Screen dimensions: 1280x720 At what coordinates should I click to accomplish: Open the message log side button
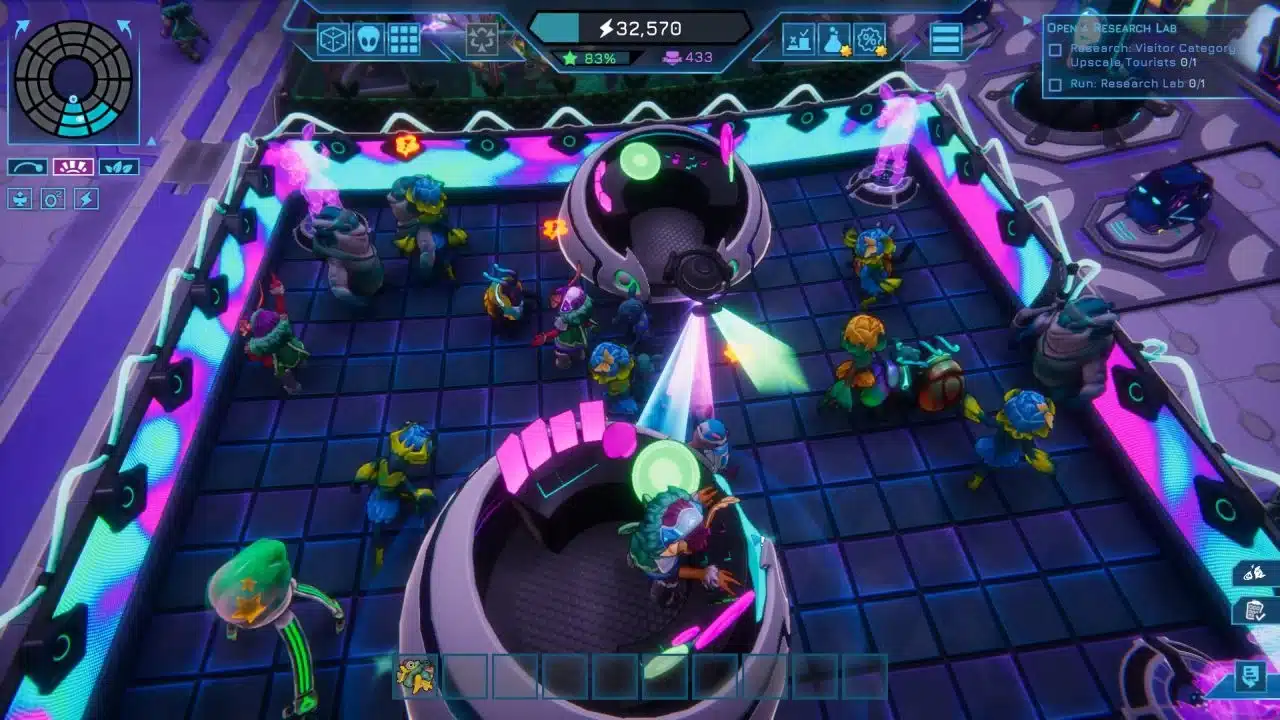click(1250, 676)
